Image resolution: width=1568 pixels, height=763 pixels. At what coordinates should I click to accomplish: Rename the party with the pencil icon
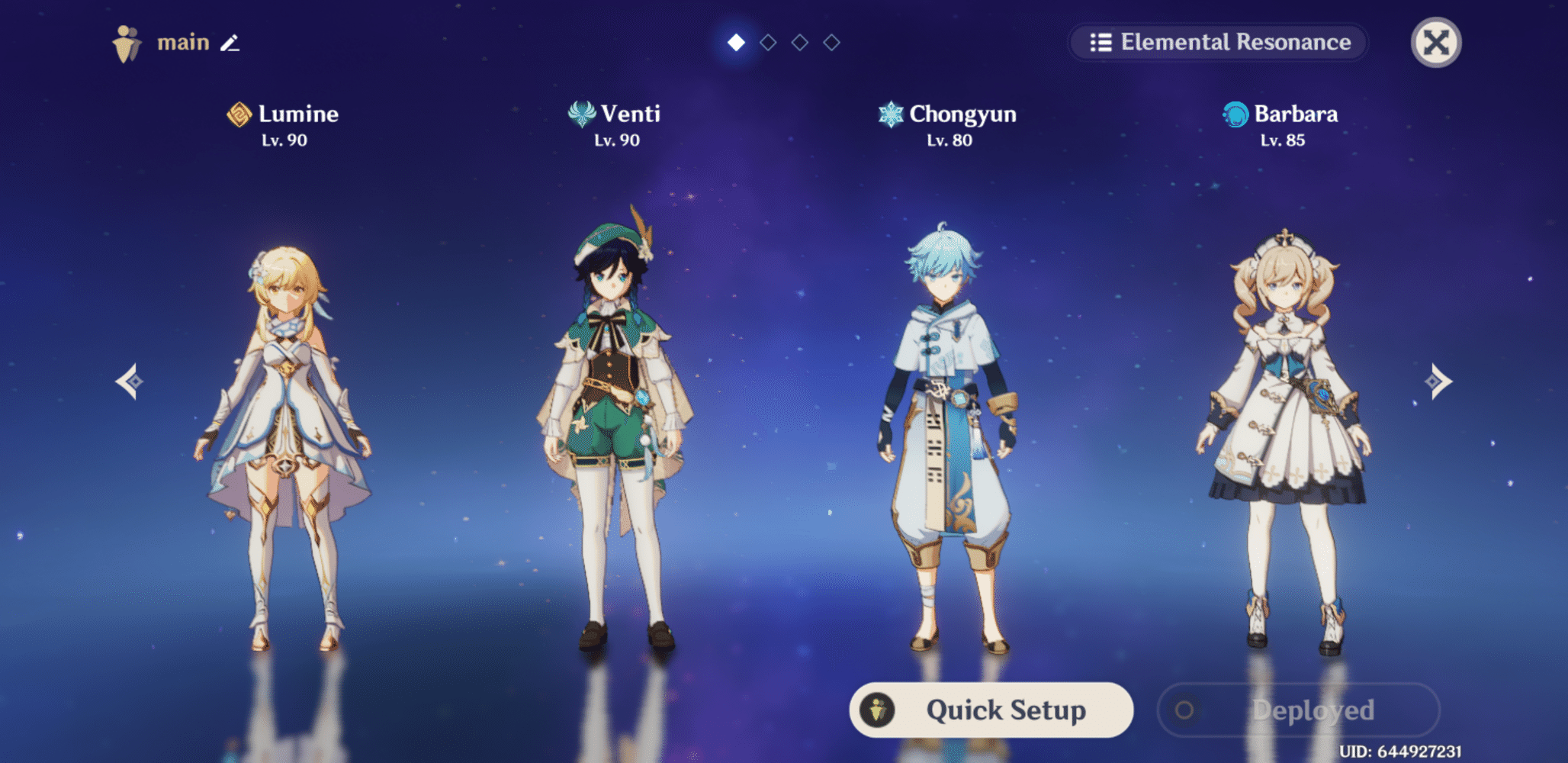coord(230,43)
